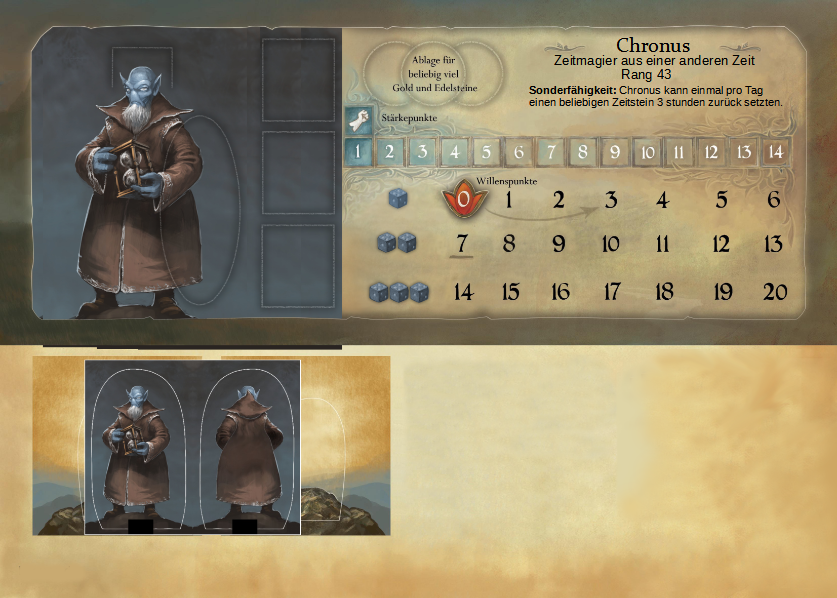Click the strength points fist icon
This screenshot has width=837, height=598.
coord(360,119)
